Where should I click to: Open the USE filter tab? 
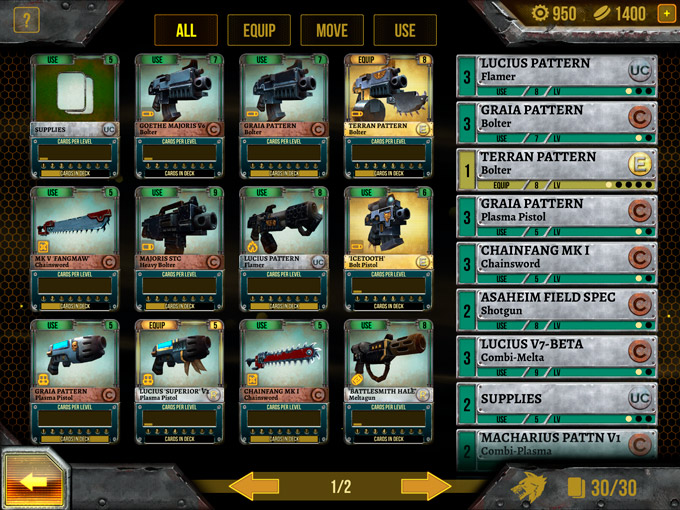coord(404,30)
